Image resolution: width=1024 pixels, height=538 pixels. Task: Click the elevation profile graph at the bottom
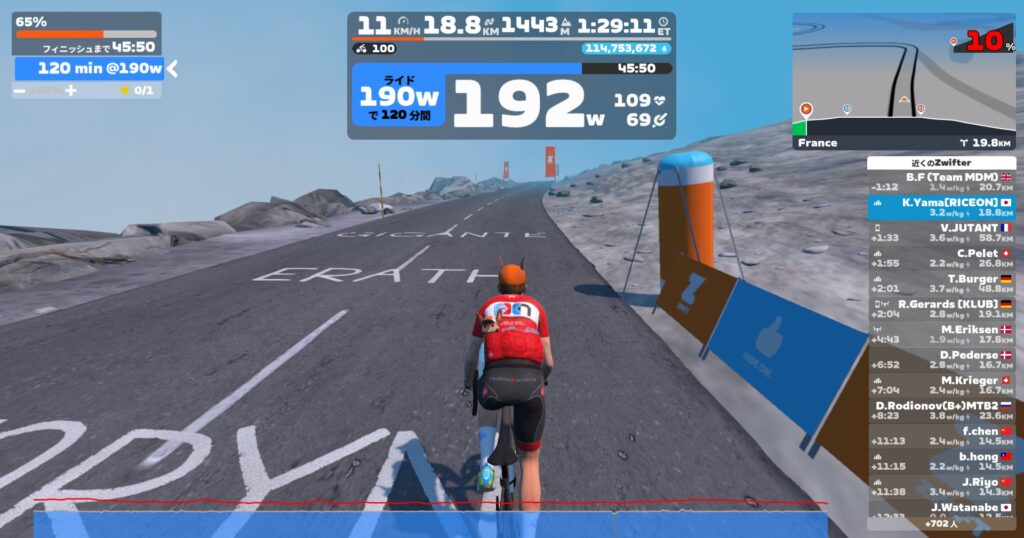tap(430, 520)
